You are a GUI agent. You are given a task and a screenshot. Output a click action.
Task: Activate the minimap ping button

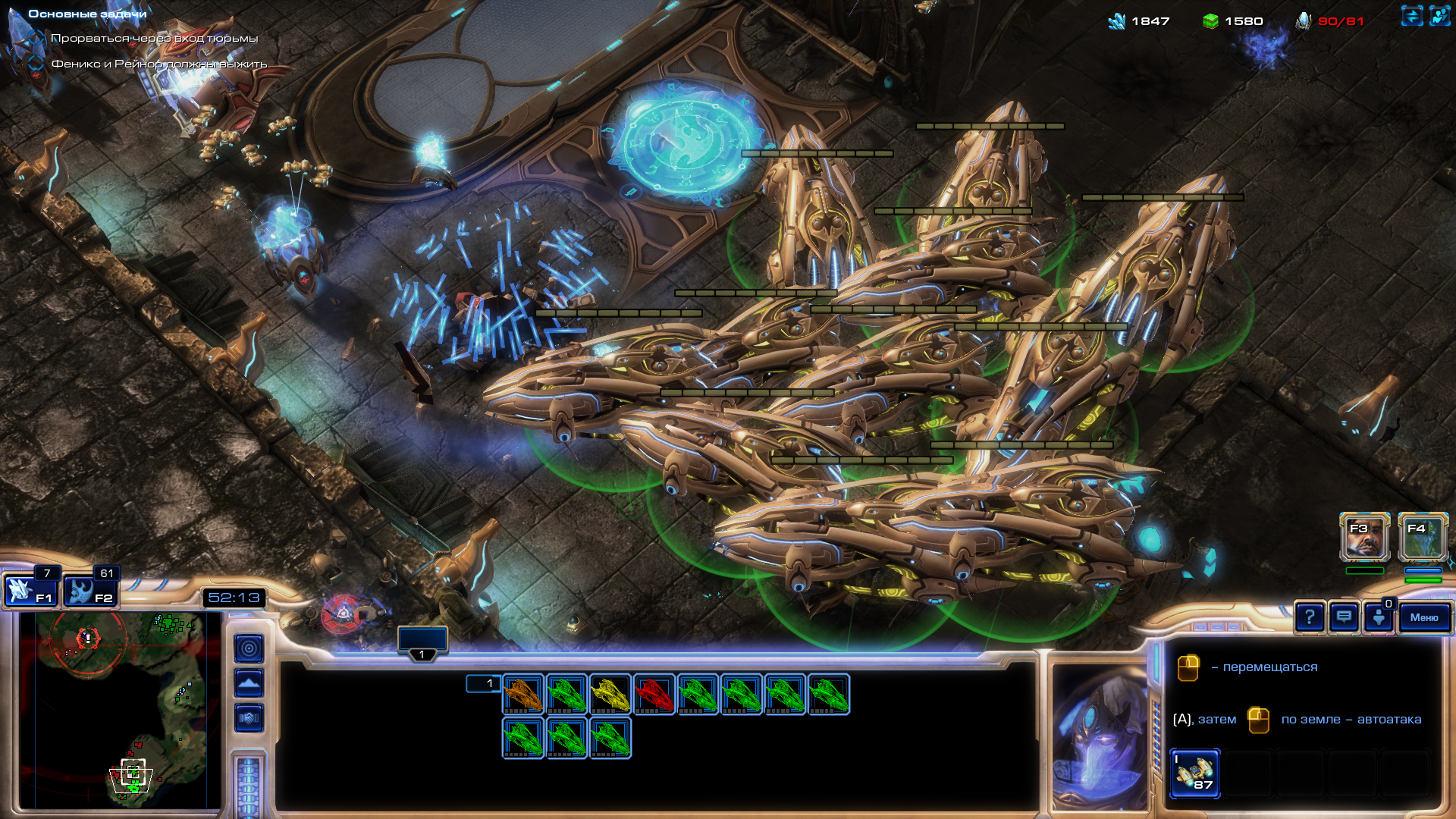(x=249, y=648)
